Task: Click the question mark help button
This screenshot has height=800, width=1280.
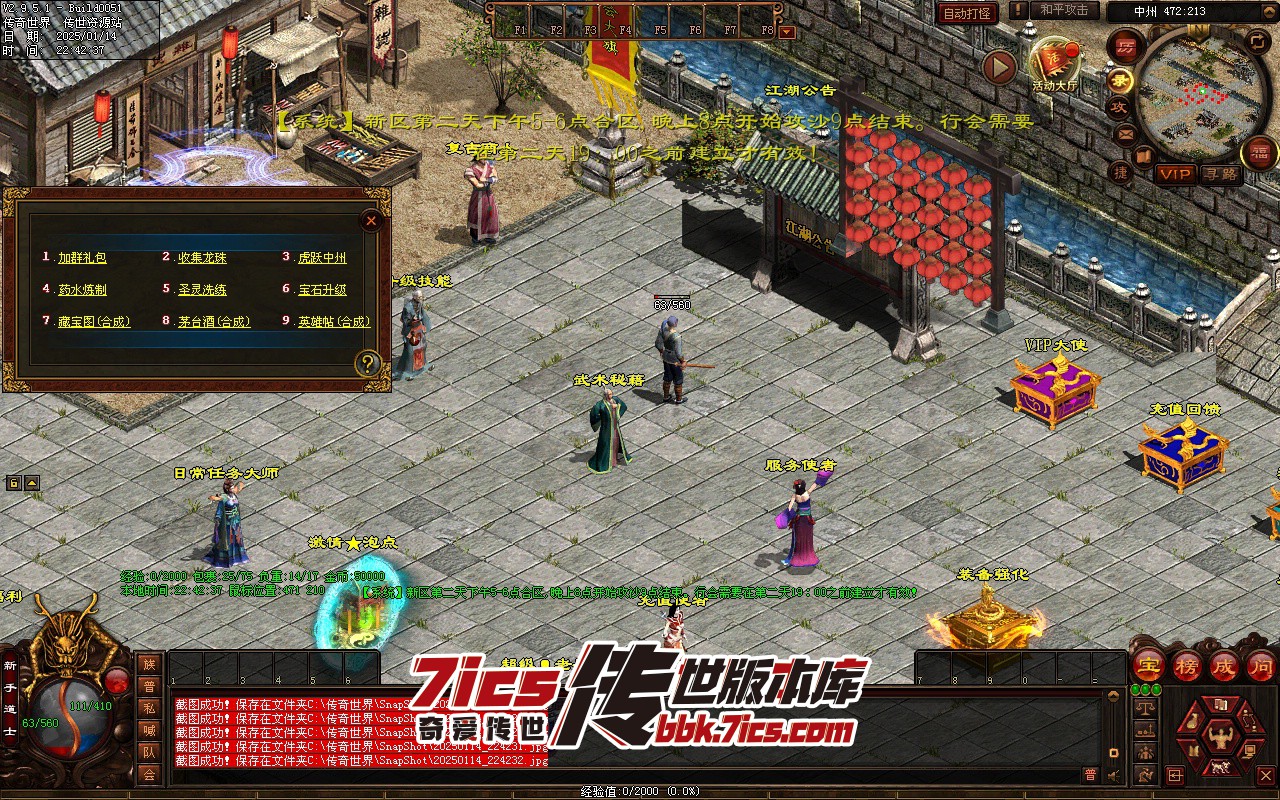Action: 369,363
